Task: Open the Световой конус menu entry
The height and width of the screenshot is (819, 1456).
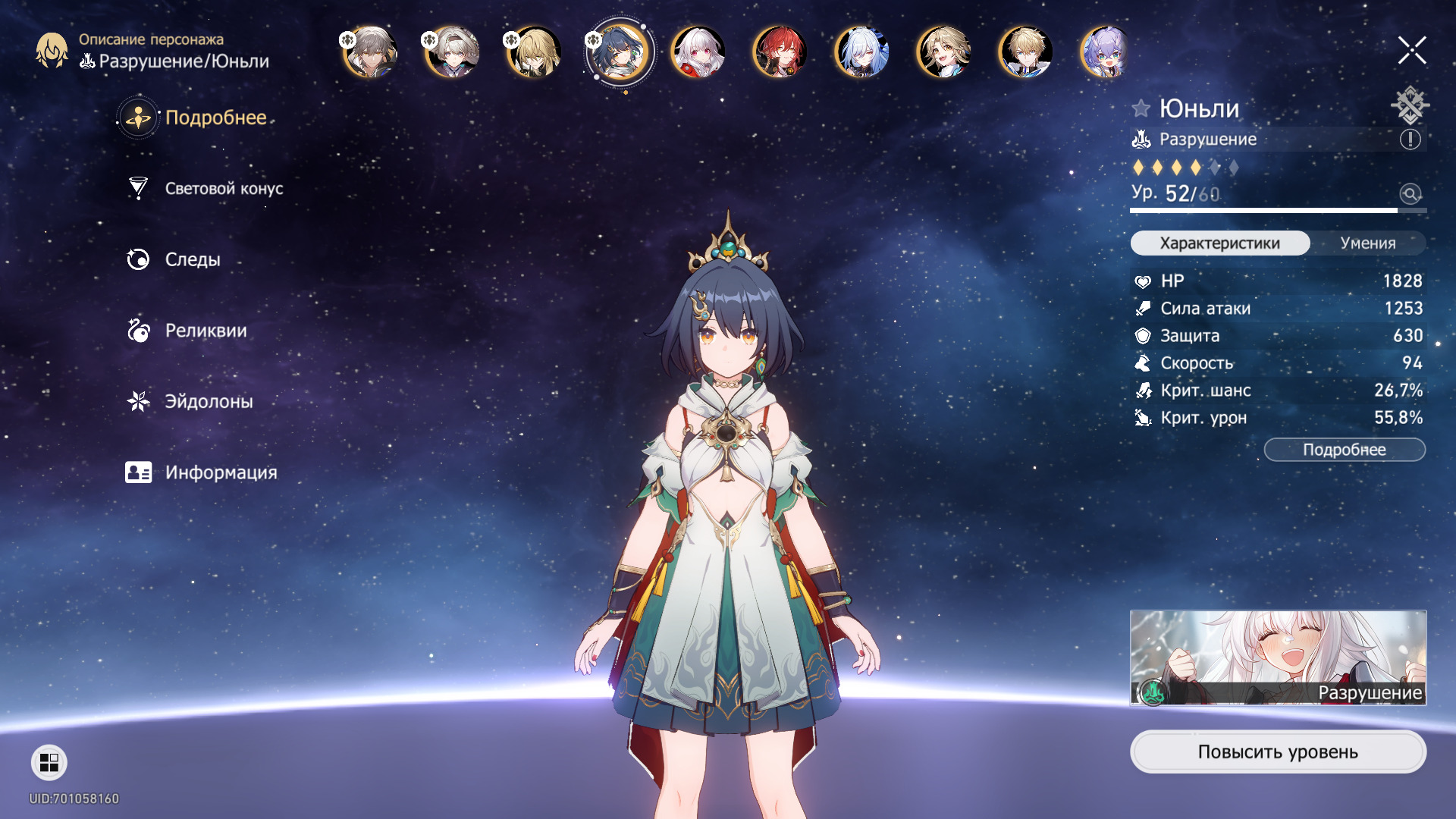Action: click(x=223, y=189)
